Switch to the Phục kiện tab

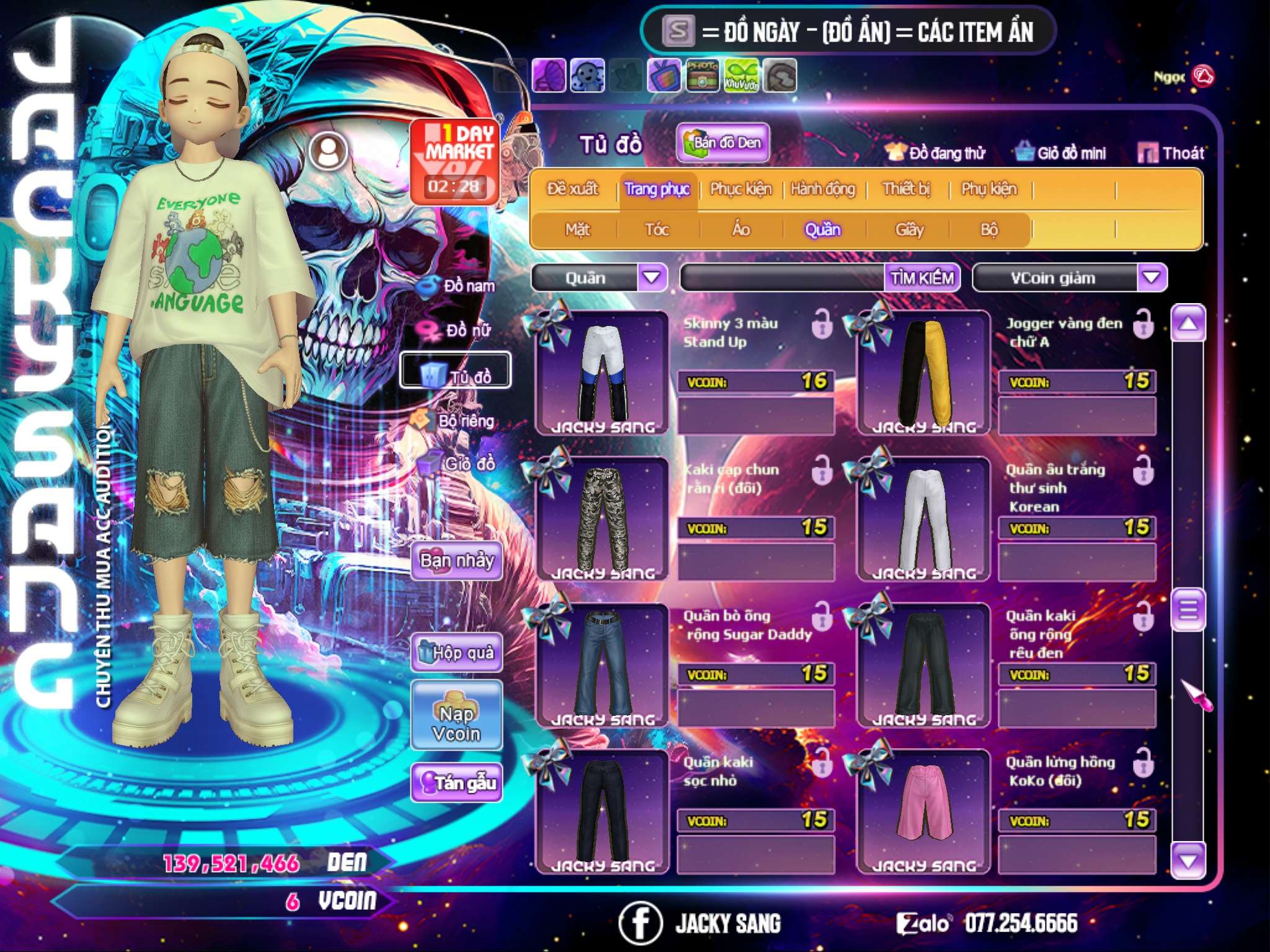tap(740, 189)
